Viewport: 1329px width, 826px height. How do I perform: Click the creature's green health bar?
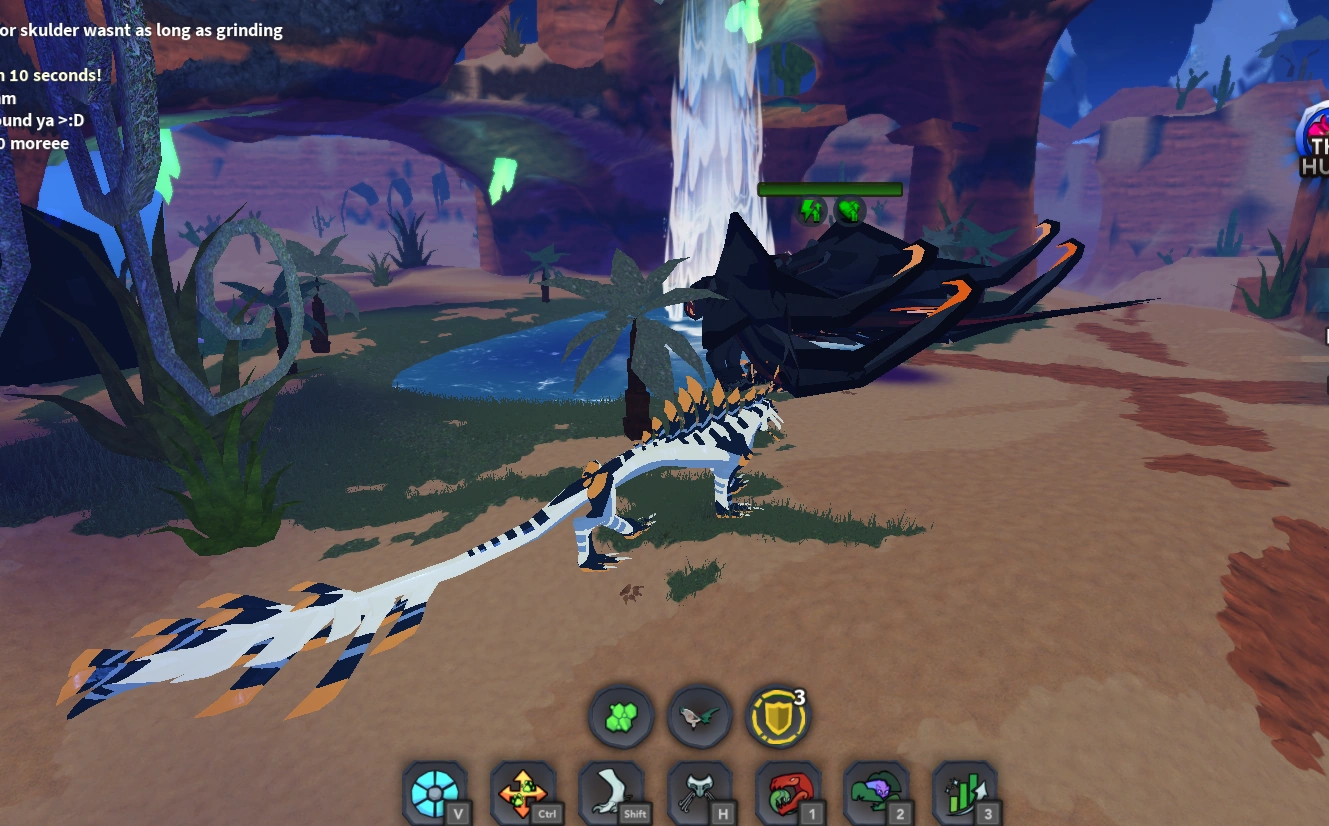click(830, 189)
